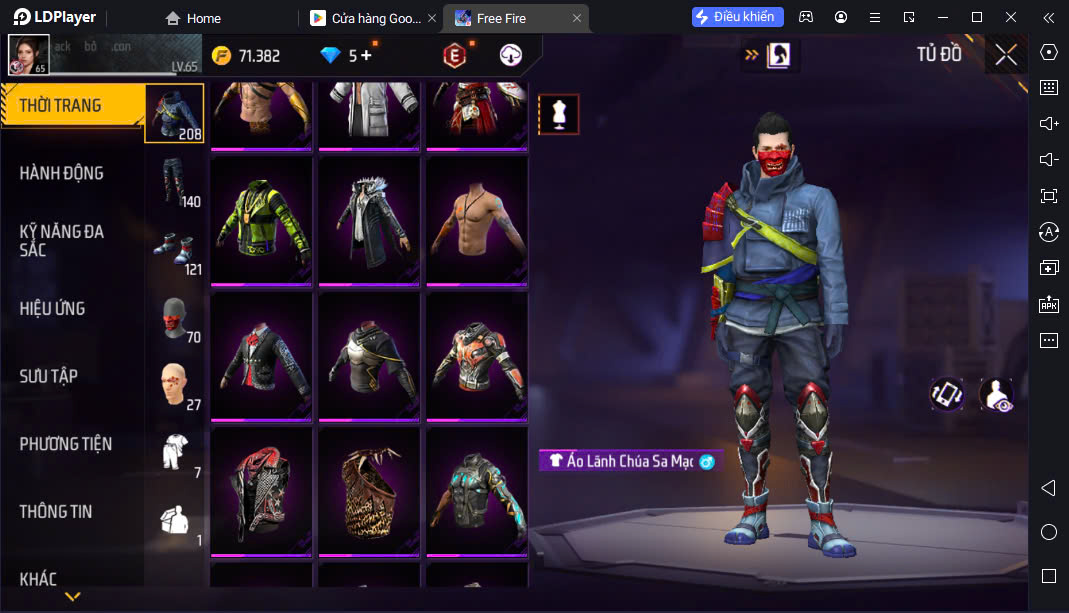The width and height of the screenshot is (1069, 613).
Task: Open the mannequin outfit preview icon
Action: 559,115
